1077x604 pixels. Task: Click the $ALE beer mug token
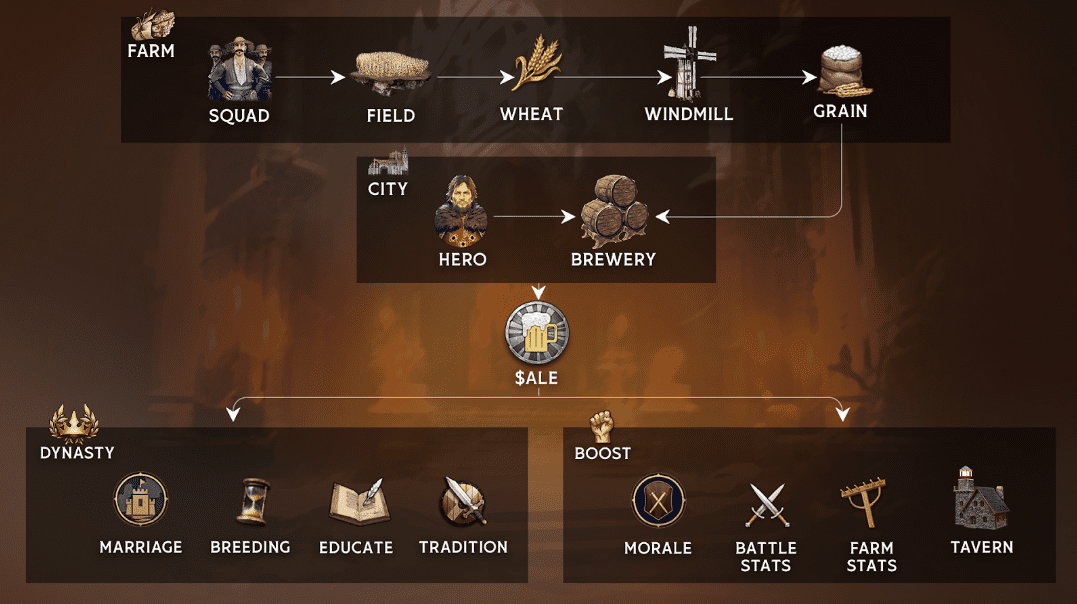pos(538,333)
